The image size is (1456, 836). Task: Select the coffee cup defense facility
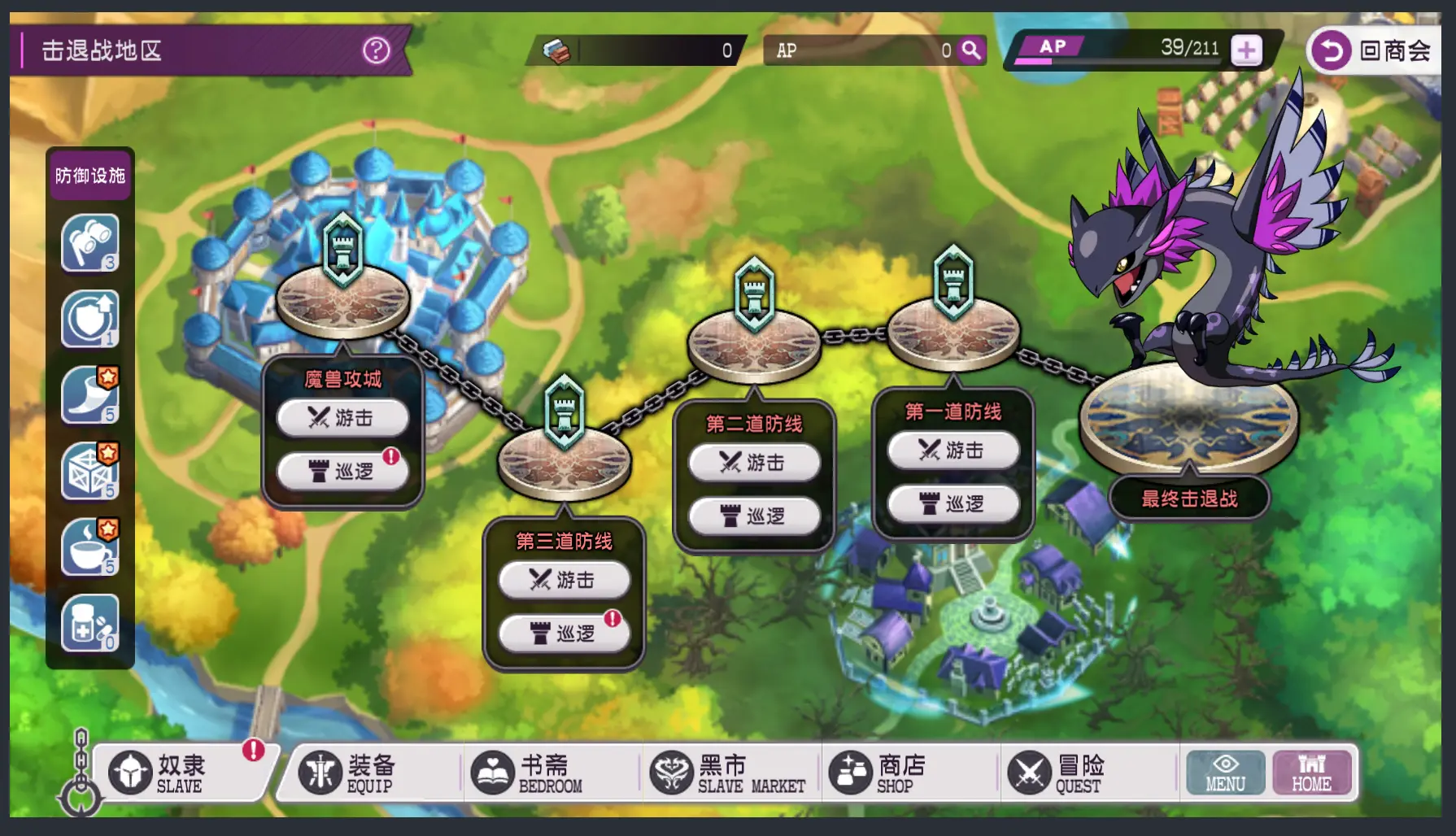tap(89, 547)
